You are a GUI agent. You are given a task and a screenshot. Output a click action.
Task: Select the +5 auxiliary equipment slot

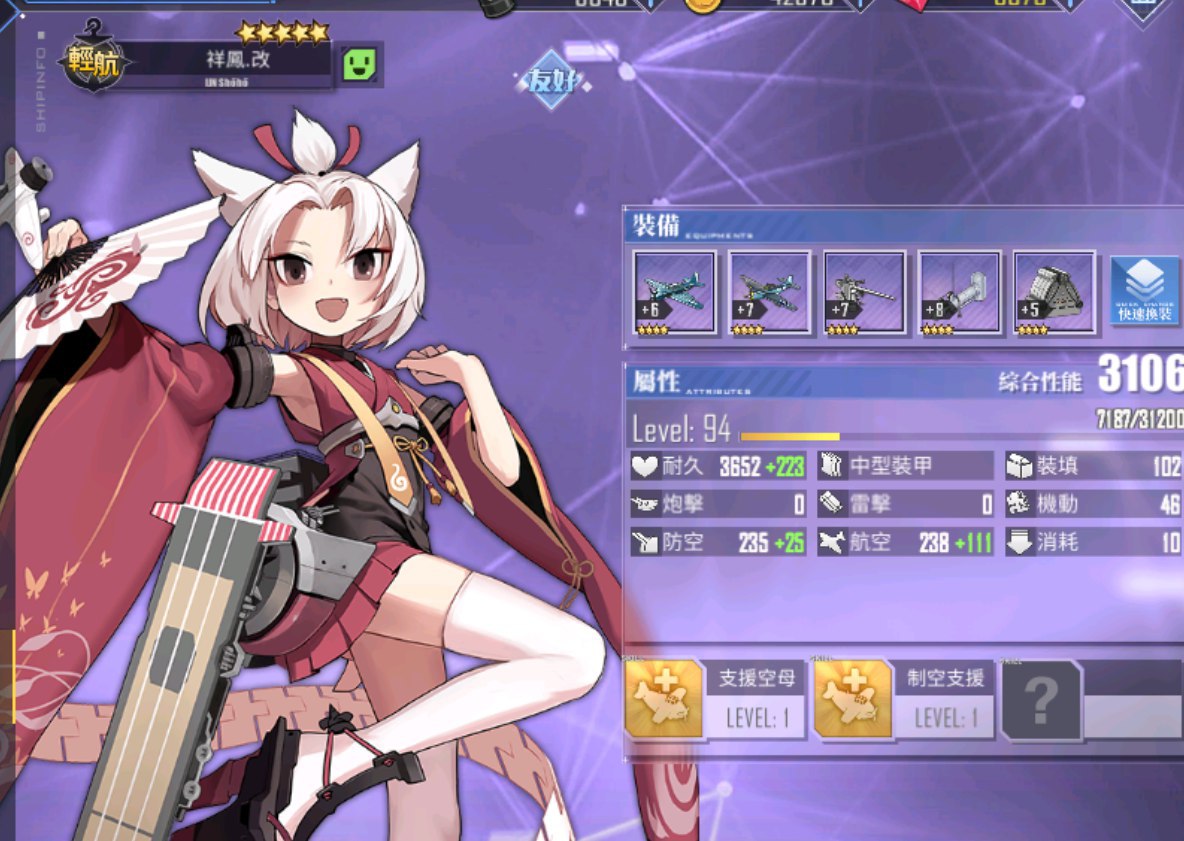point(1054,291)
